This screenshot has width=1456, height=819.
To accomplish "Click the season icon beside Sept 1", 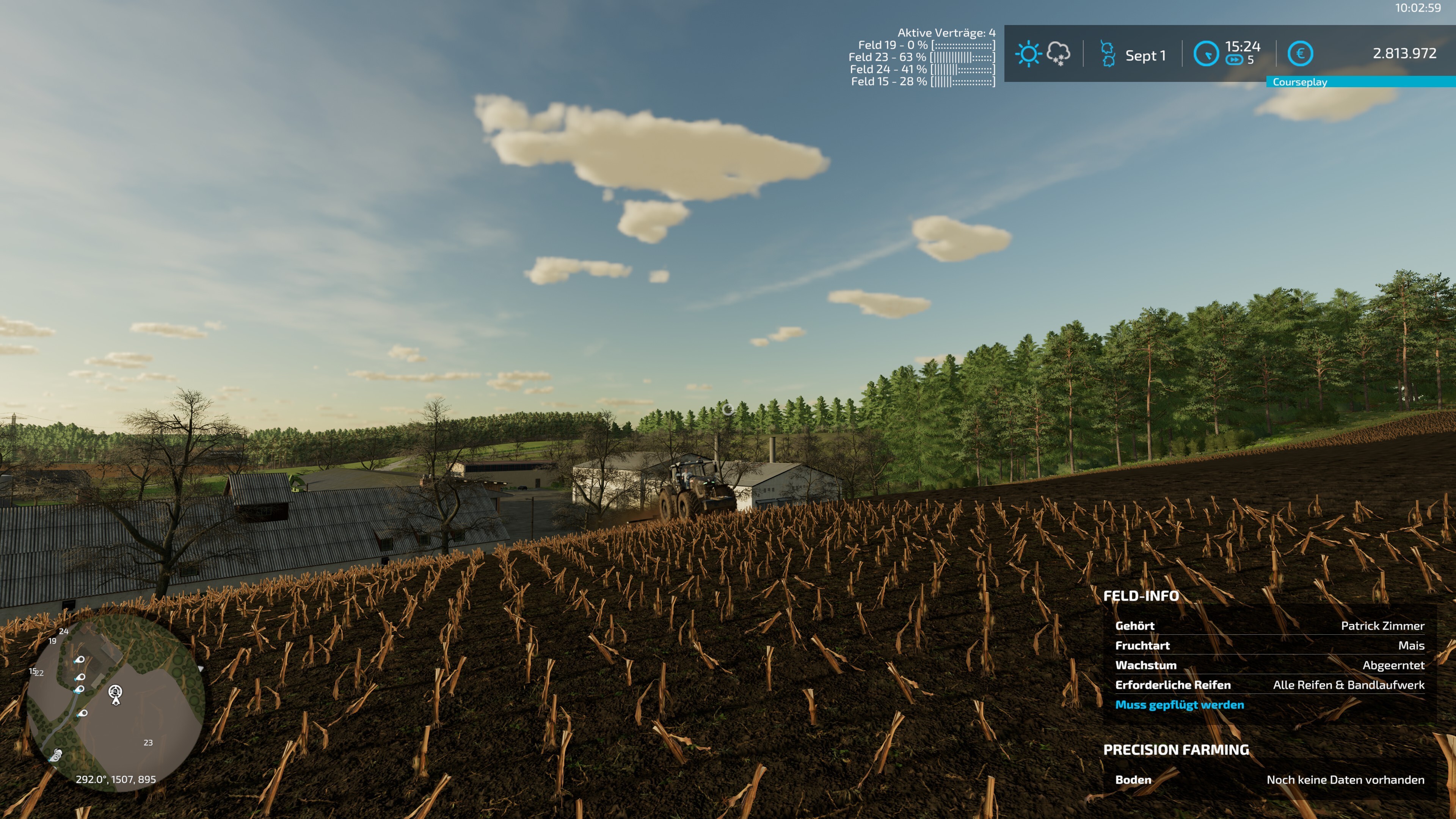I will [x=1107, y=54].
